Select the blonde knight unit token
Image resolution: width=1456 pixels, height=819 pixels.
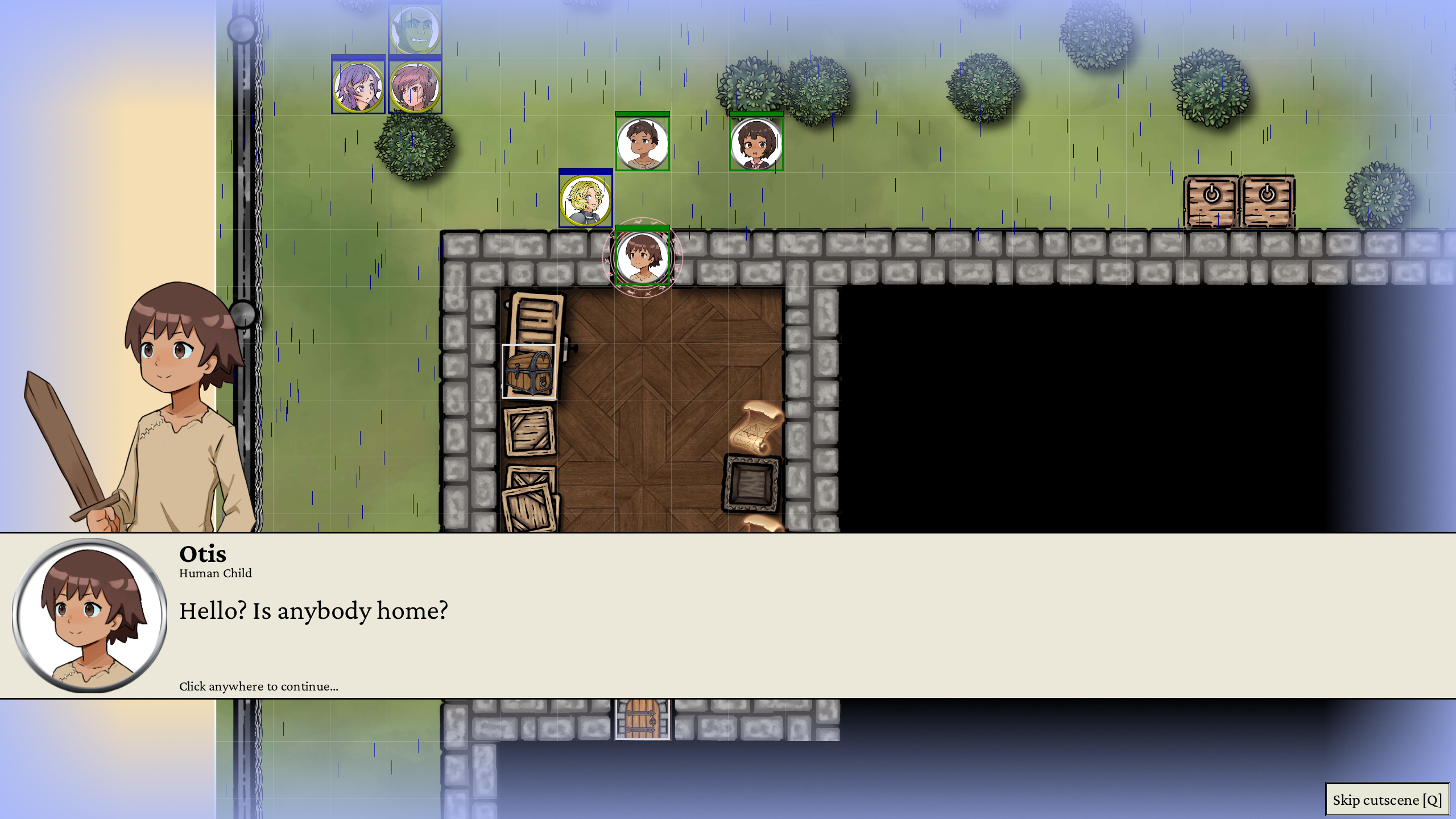click(585, 200)
